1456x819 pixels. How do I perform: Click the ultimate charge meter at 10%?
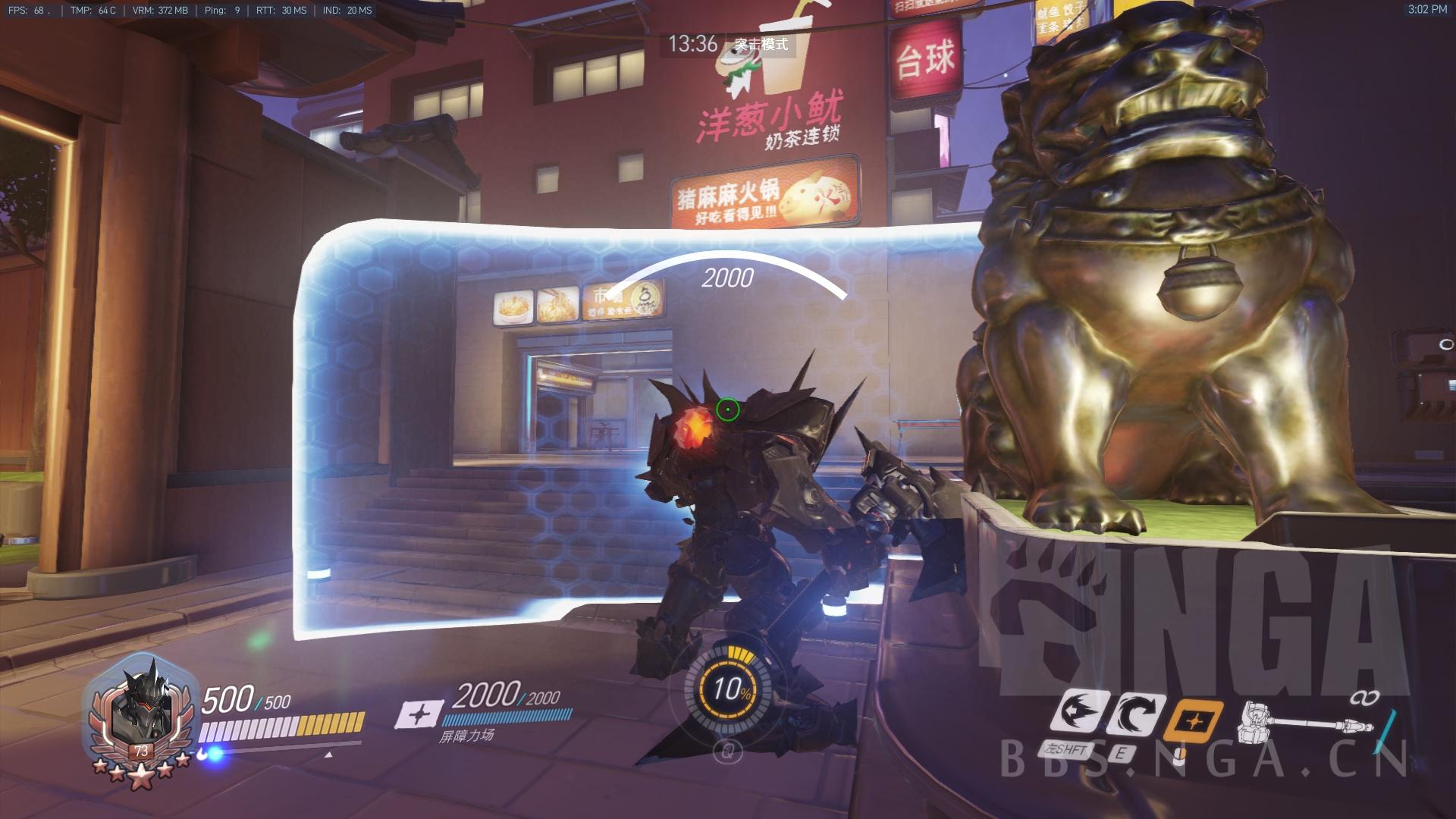727,689
